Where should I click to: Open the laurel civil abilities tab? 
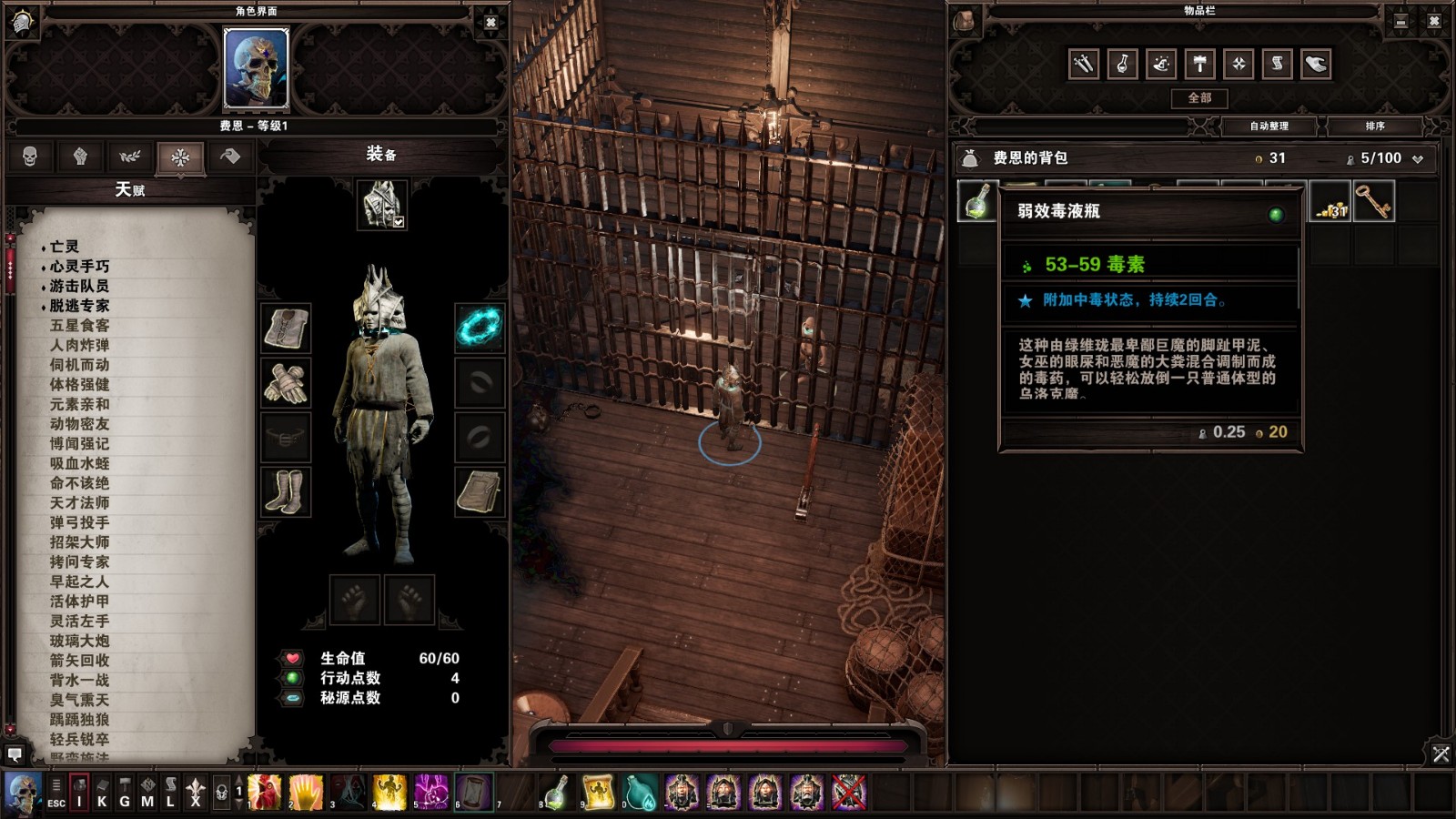point(130,157)
